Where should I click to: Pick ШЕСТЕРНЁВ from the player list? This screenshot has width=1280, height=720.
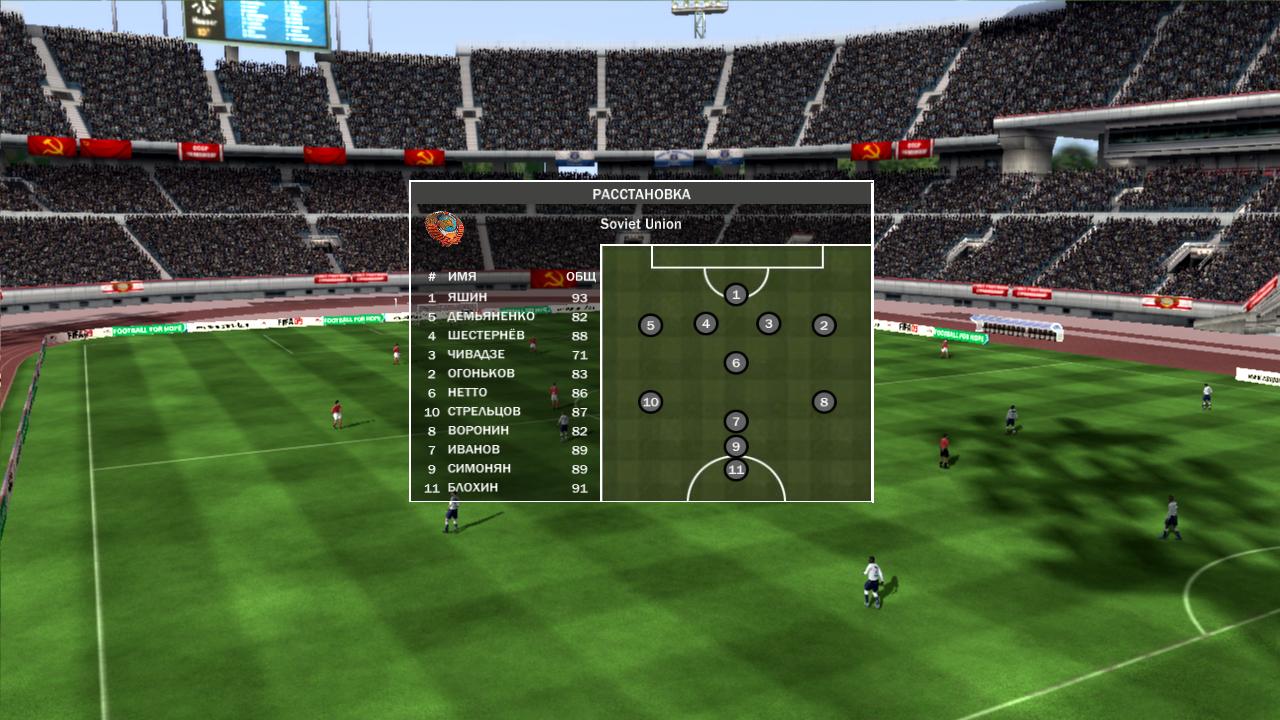click(505, 335)
